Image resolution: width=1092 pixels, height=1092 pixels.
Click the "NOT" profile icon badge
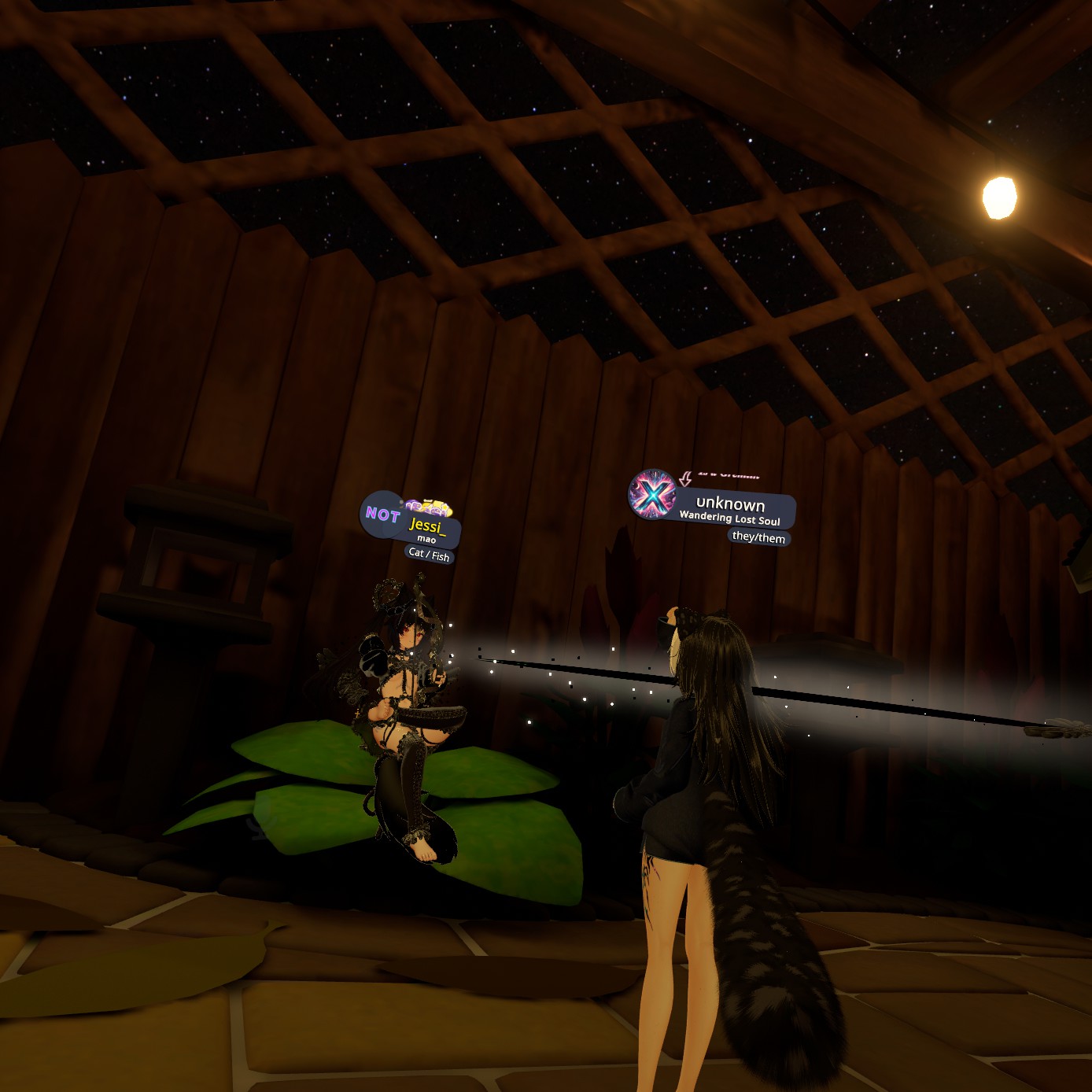click(x=382, y=515)
